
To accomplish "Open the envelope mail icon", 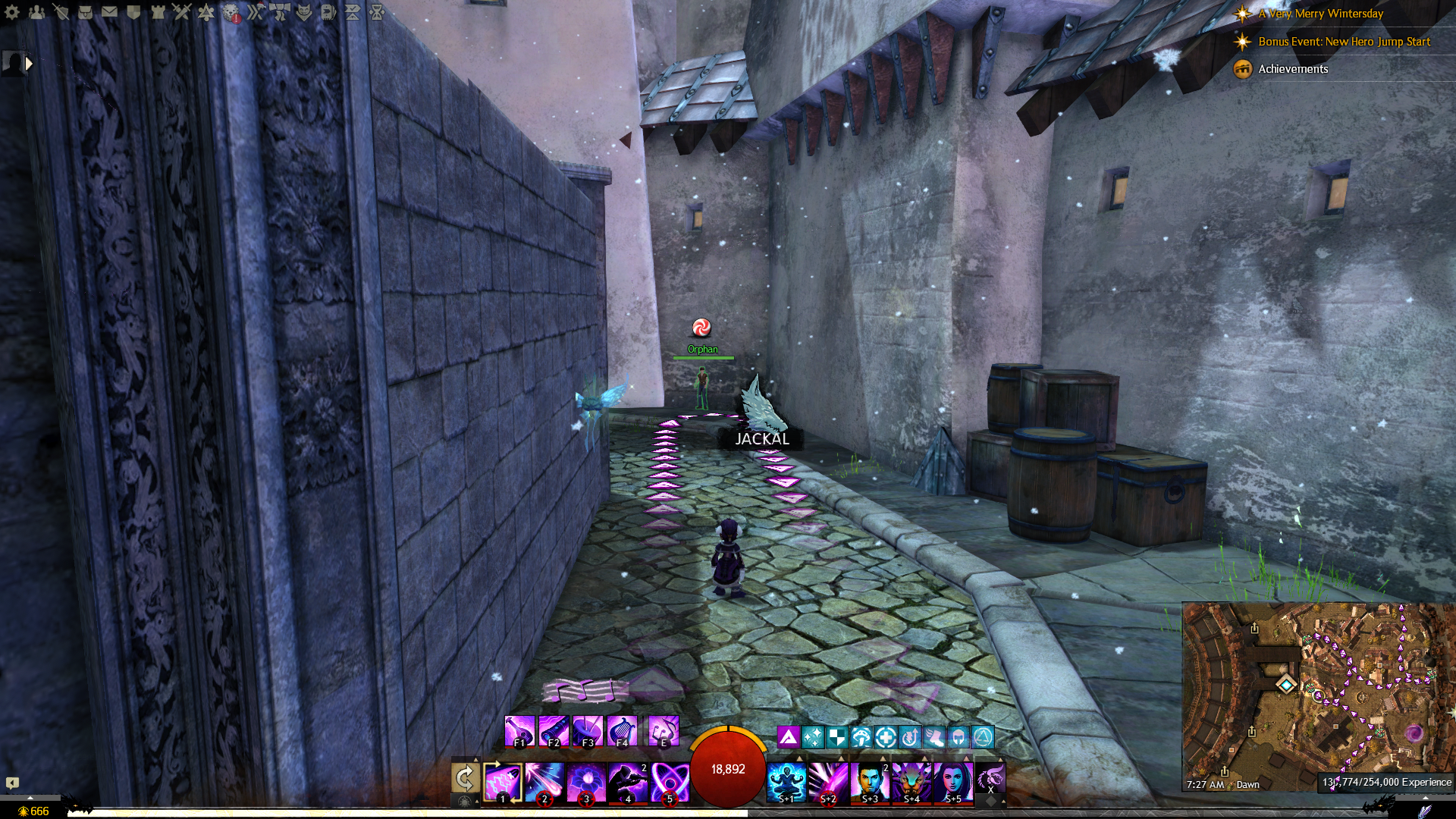I will (x=109, y=12).
